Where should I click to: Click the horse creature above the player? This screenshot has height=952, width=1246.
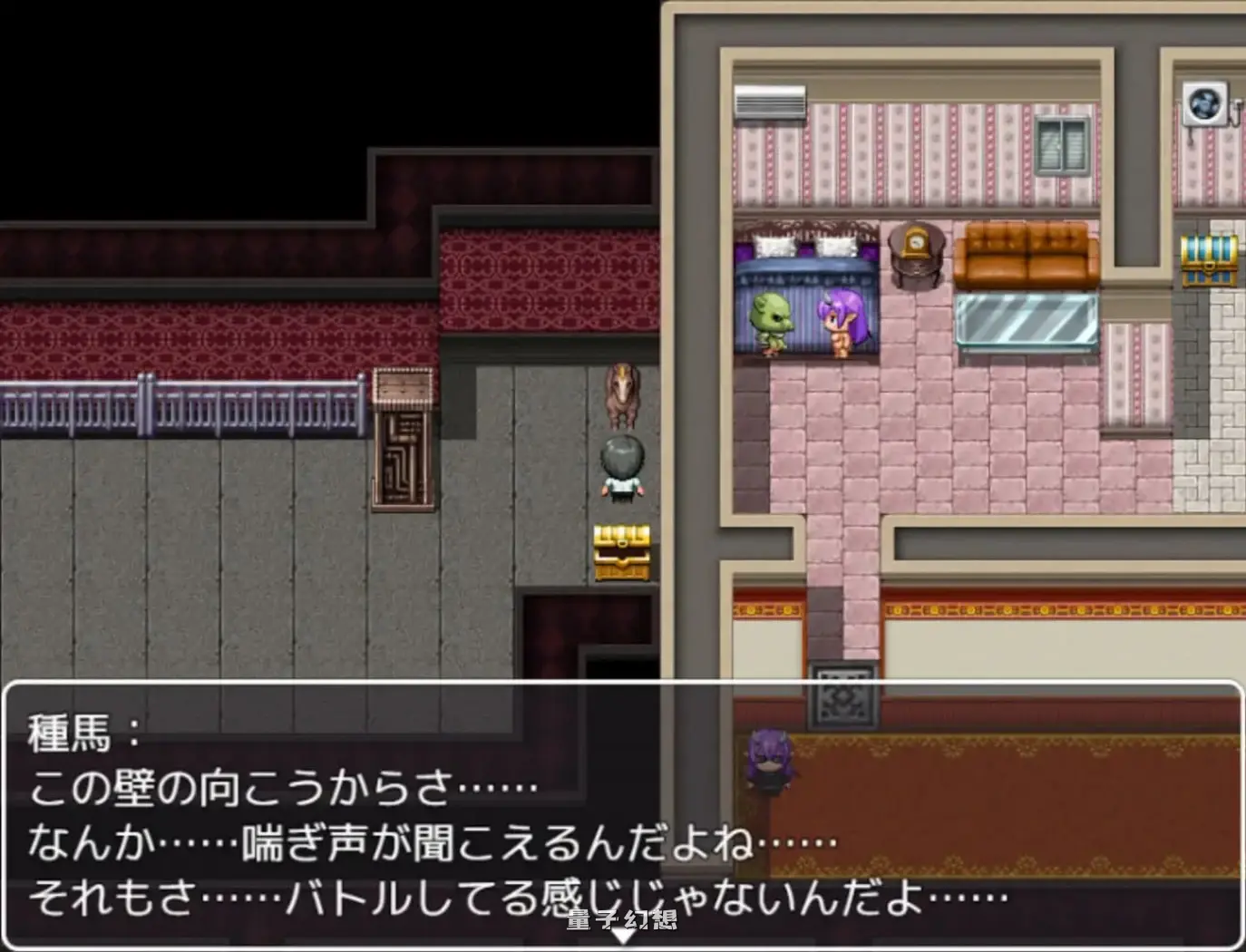(620, 396)
